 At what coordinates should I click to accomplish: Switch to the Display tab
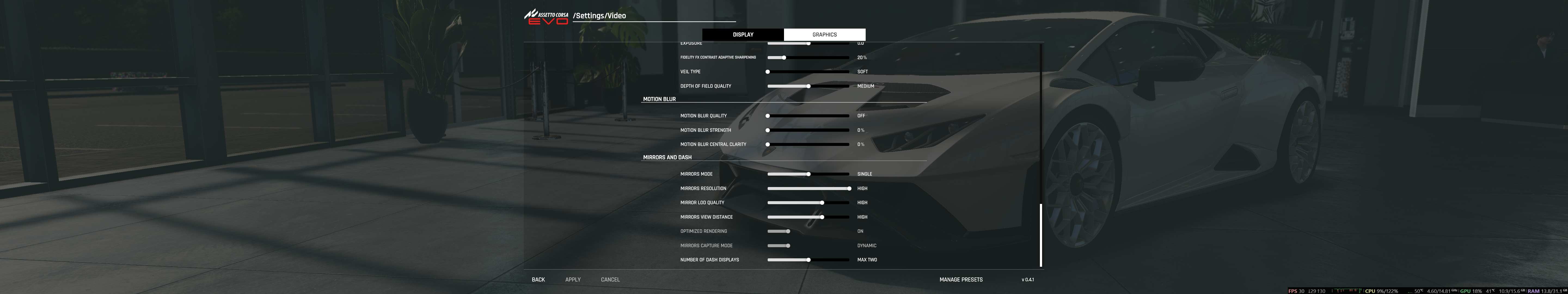click(743, 35)
